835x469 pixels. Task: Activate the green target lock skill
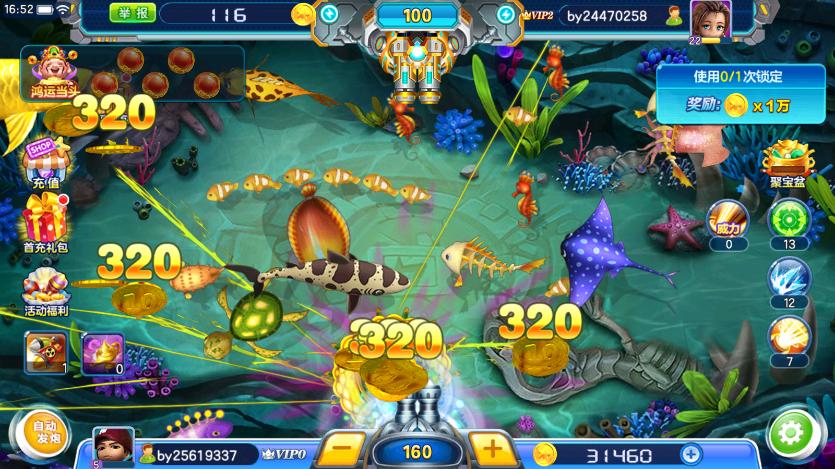[x=789, y=220]
